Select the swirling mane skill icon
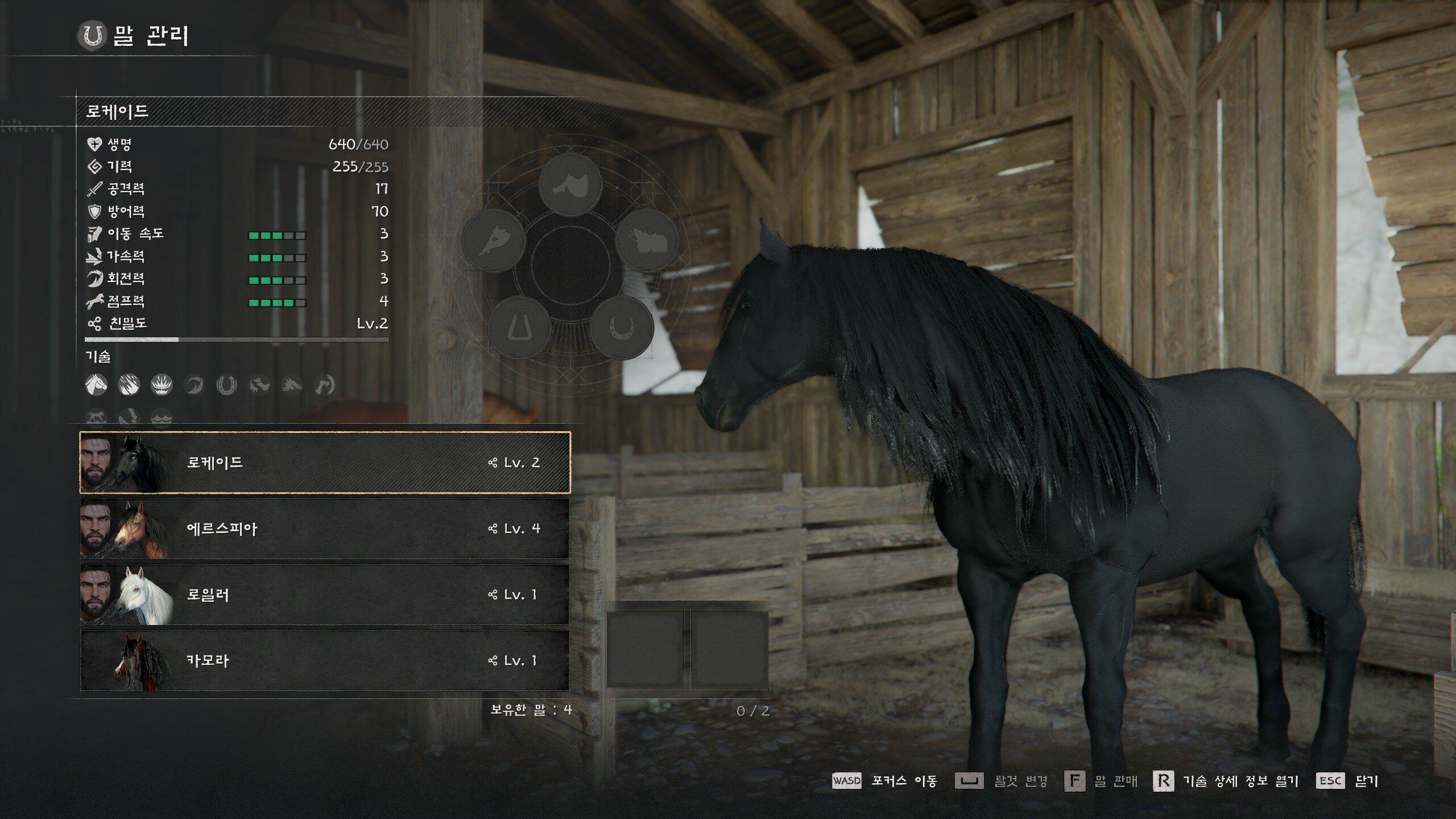1456x819 pixels. click(x=194, y=385)
